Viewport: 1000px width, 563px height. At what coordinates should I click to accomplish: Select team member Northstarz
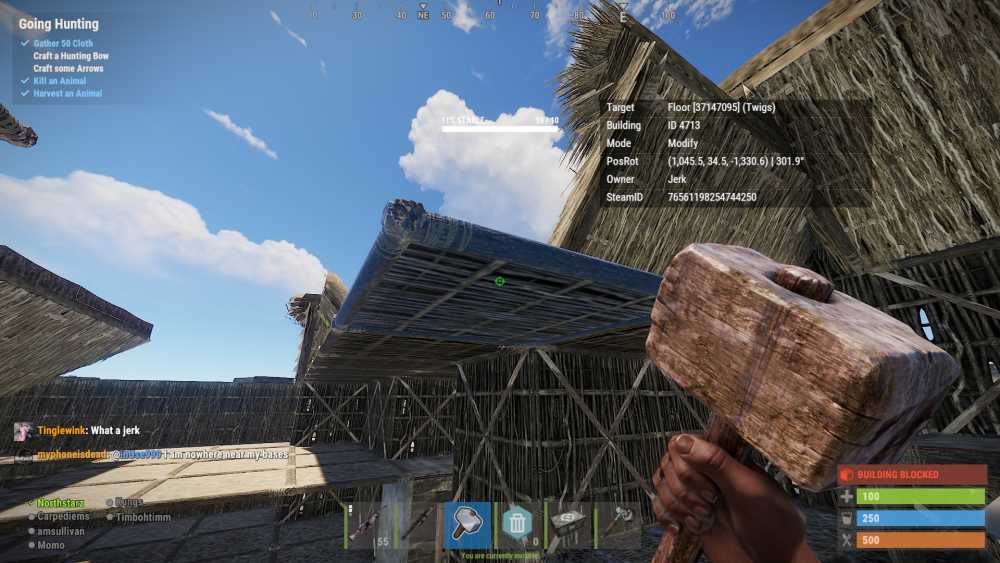pyautogui.click(x=60, y=503)
